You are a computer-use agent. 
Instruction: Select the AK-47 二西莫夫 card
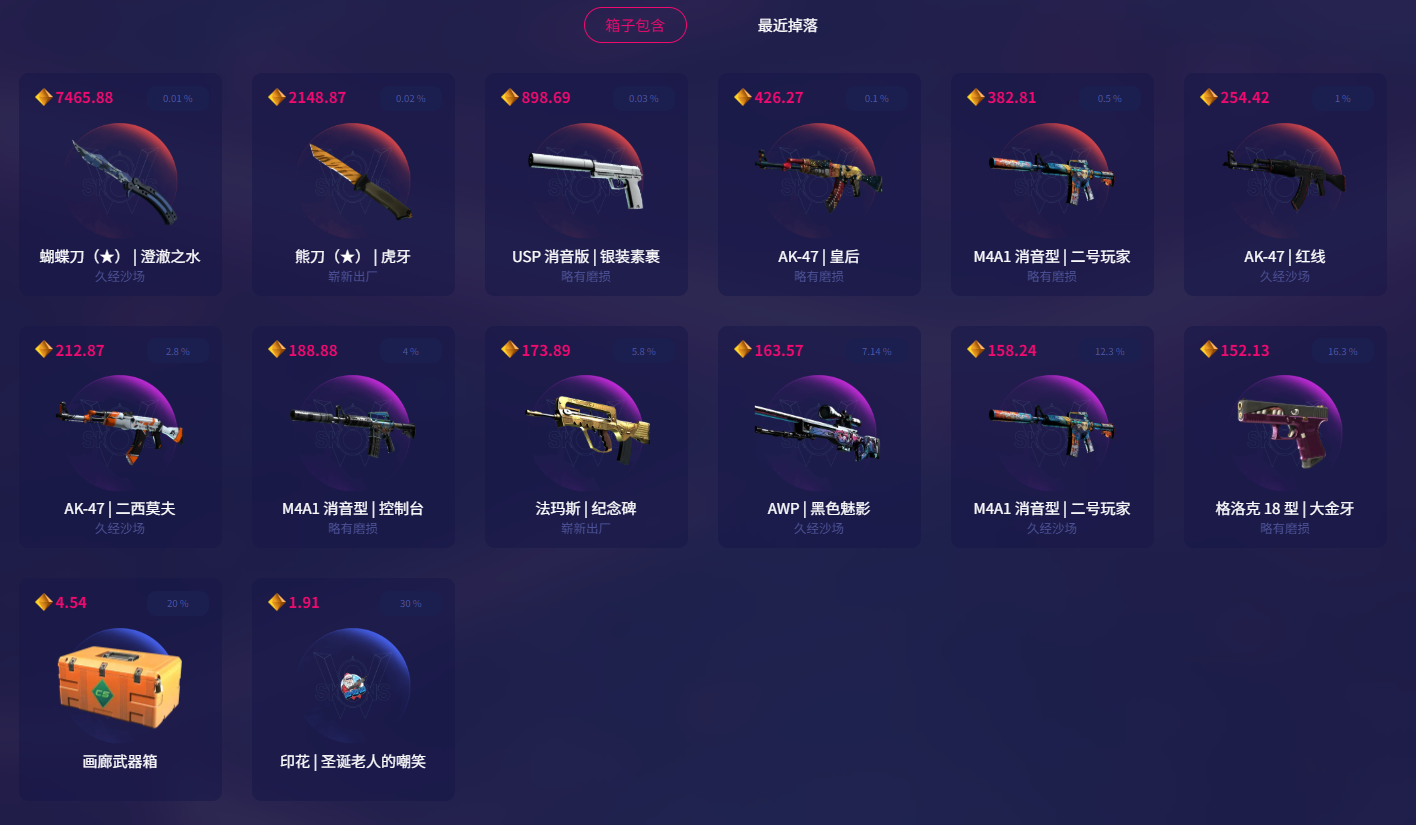120,437
